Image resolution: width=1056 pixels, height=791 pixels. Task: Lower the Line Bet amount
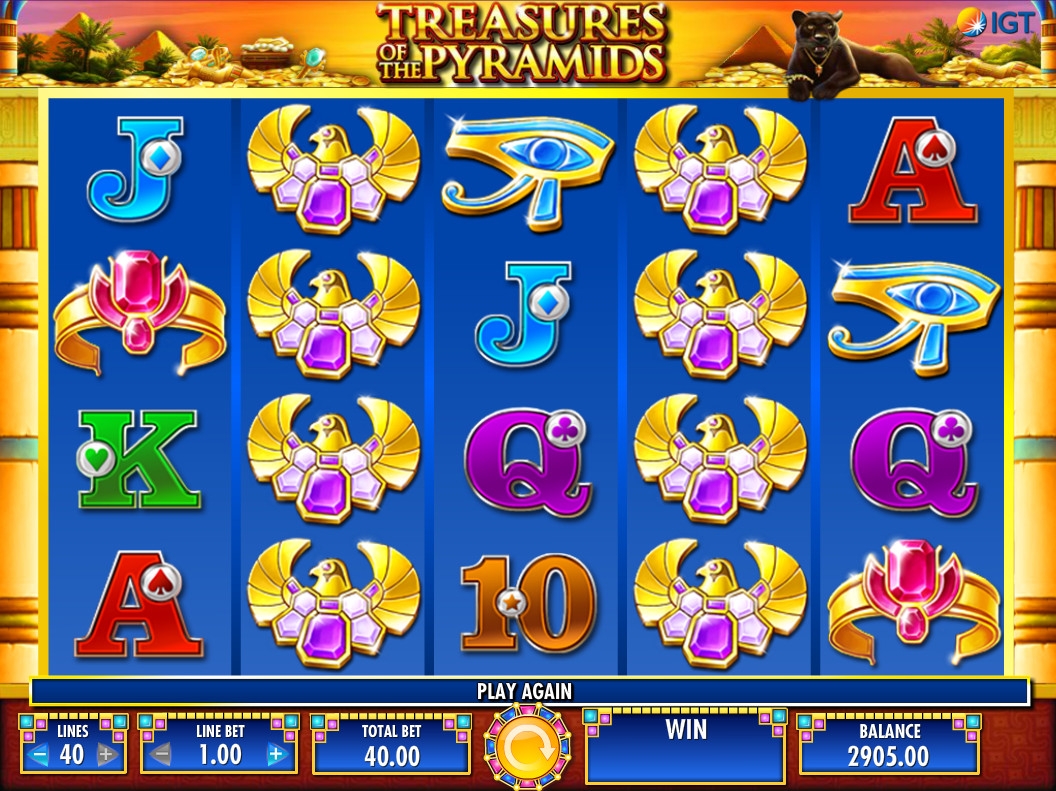point(160,755)
